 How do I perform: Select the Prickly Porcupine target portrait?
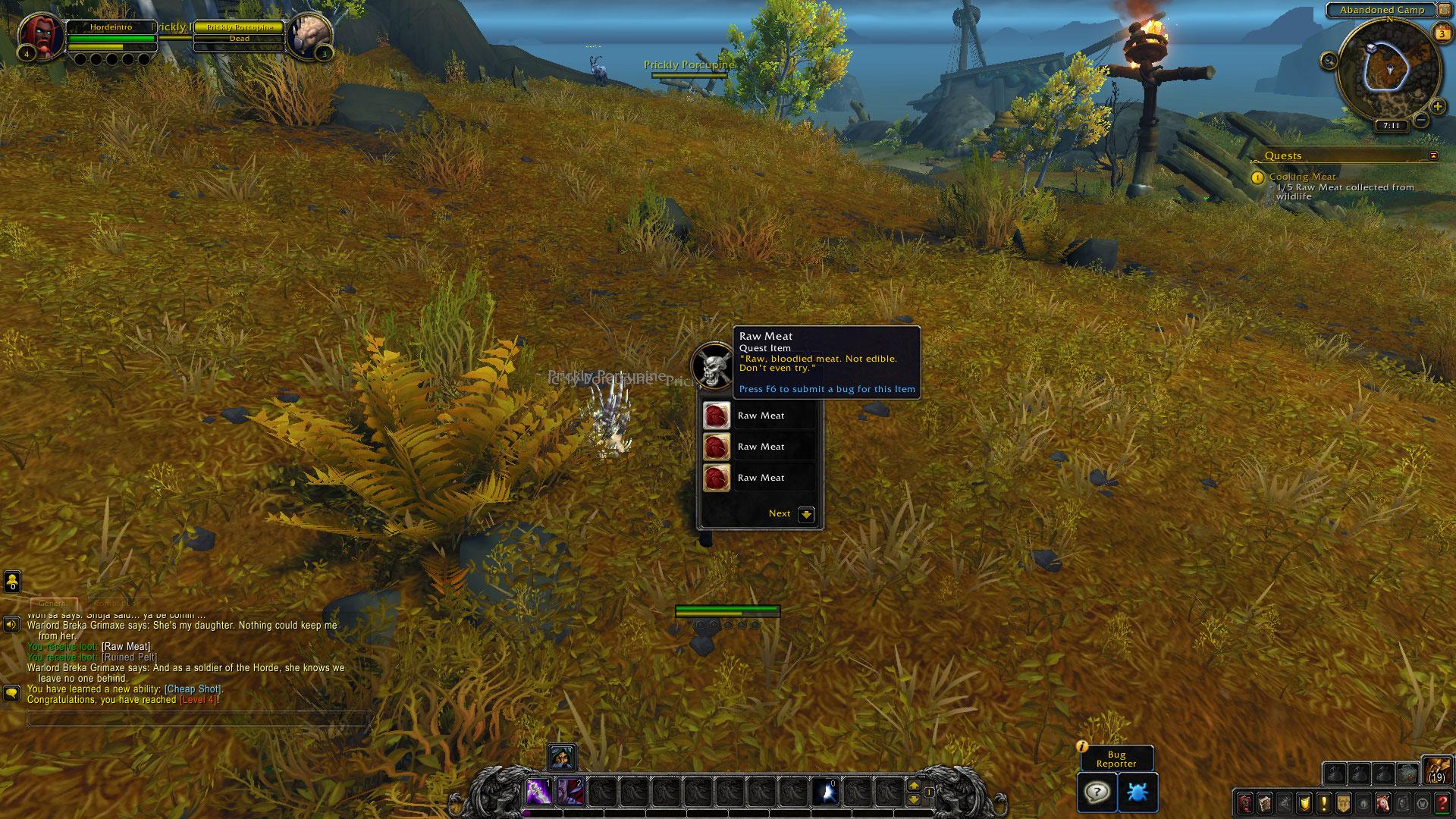pyautogui.click(x=309, y=36)
